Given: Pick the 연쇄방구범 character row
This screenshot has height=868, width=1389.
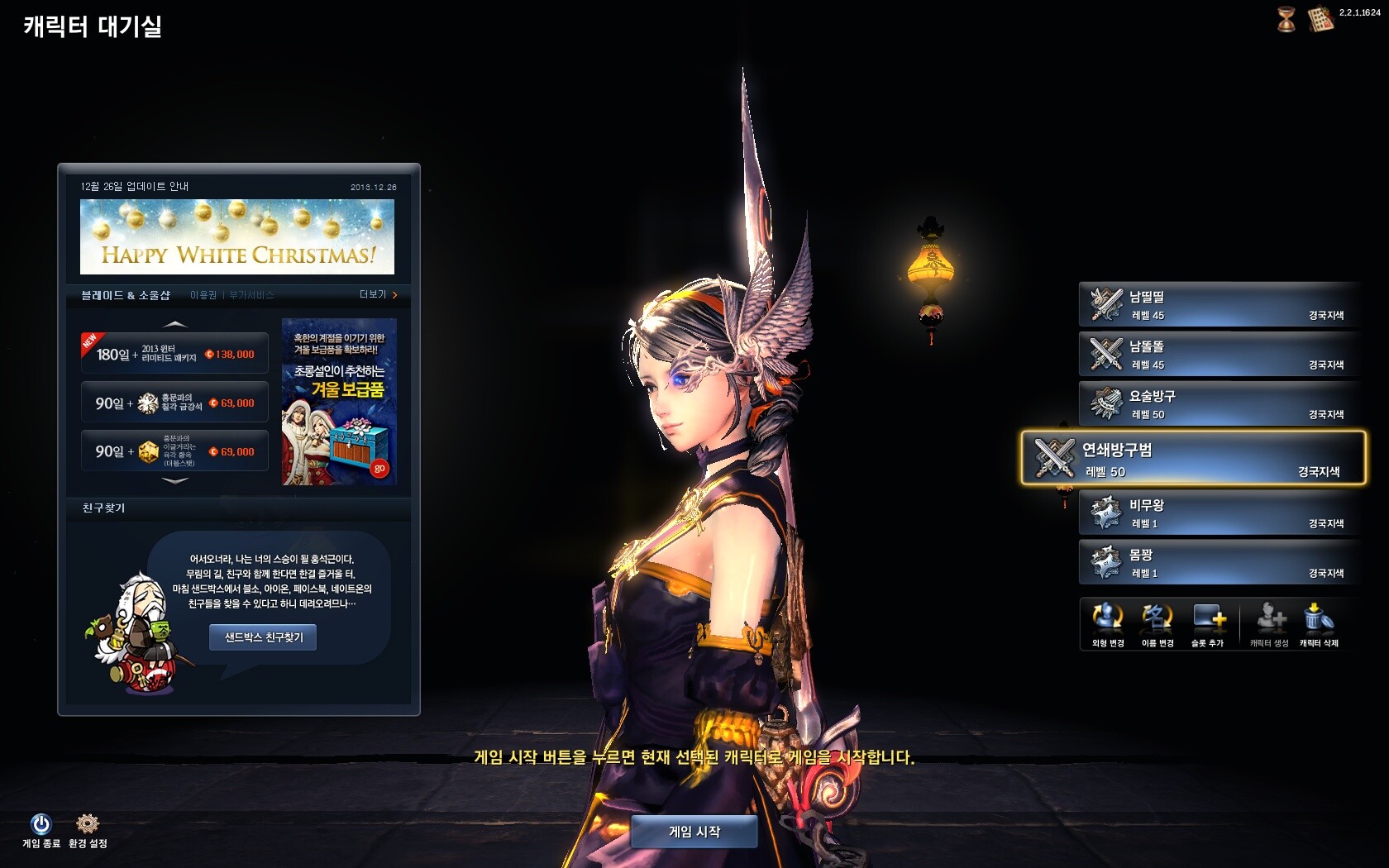Looking at the screenshot, I should coord(1194,458).
